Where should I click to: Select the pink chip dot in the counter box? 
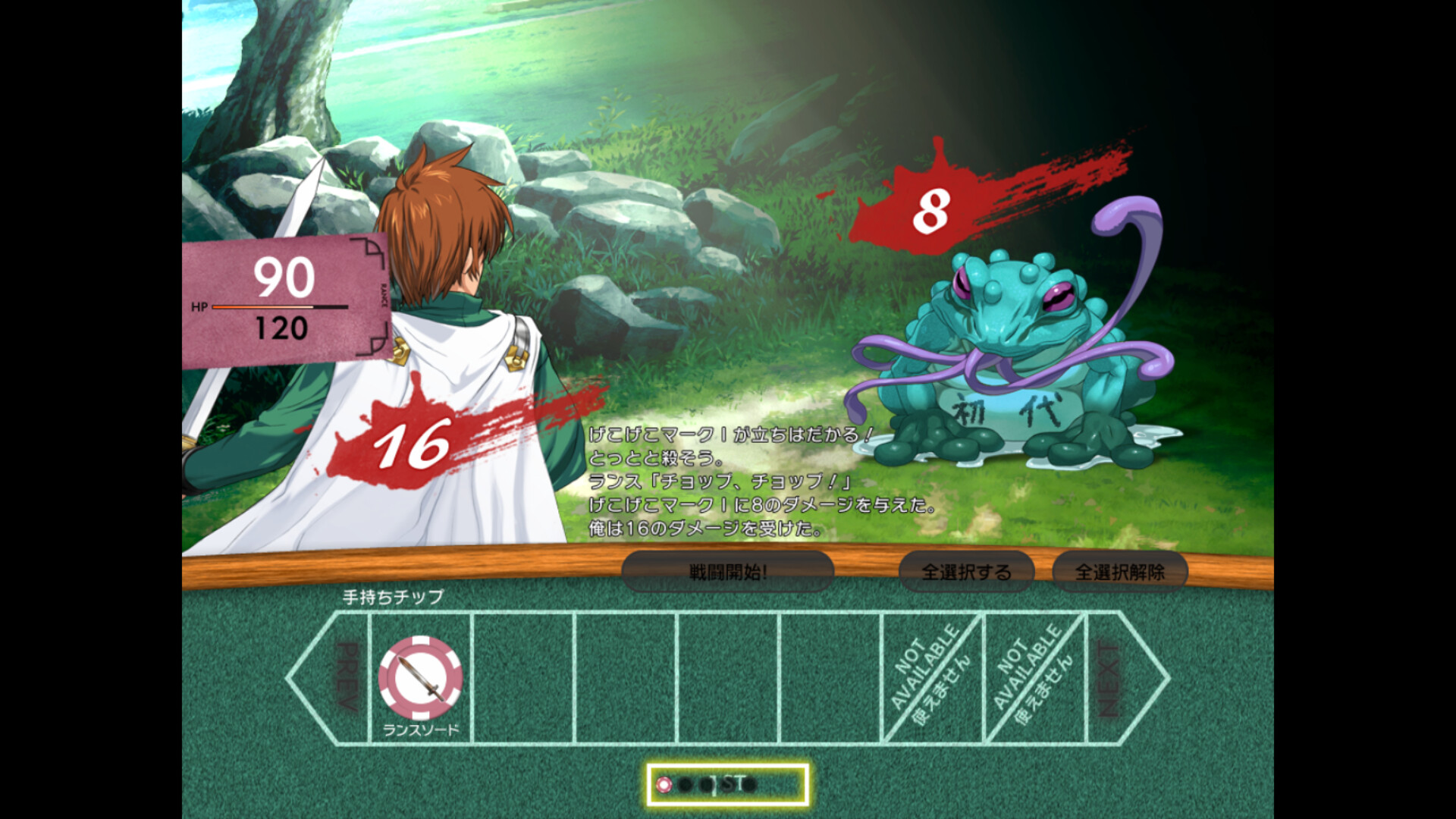click(666, 786)
